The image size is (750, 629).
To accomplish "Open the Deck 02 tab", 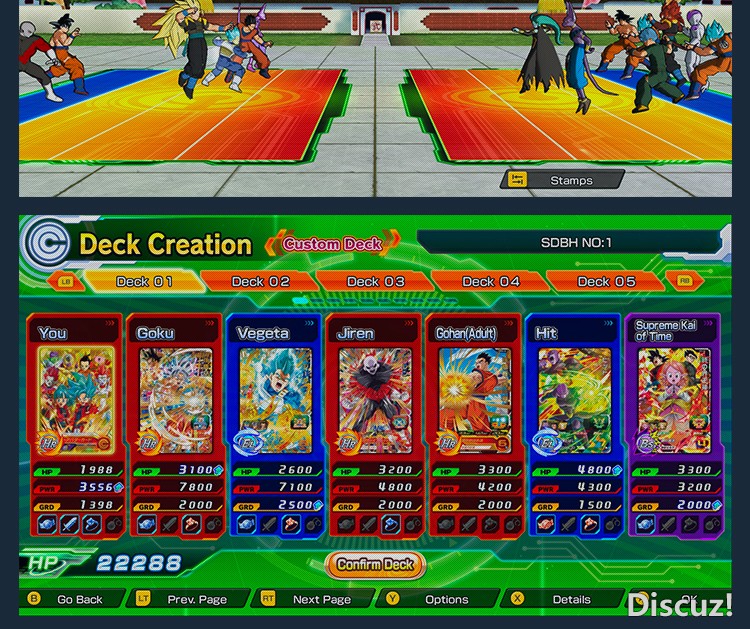I will [260, 282].
